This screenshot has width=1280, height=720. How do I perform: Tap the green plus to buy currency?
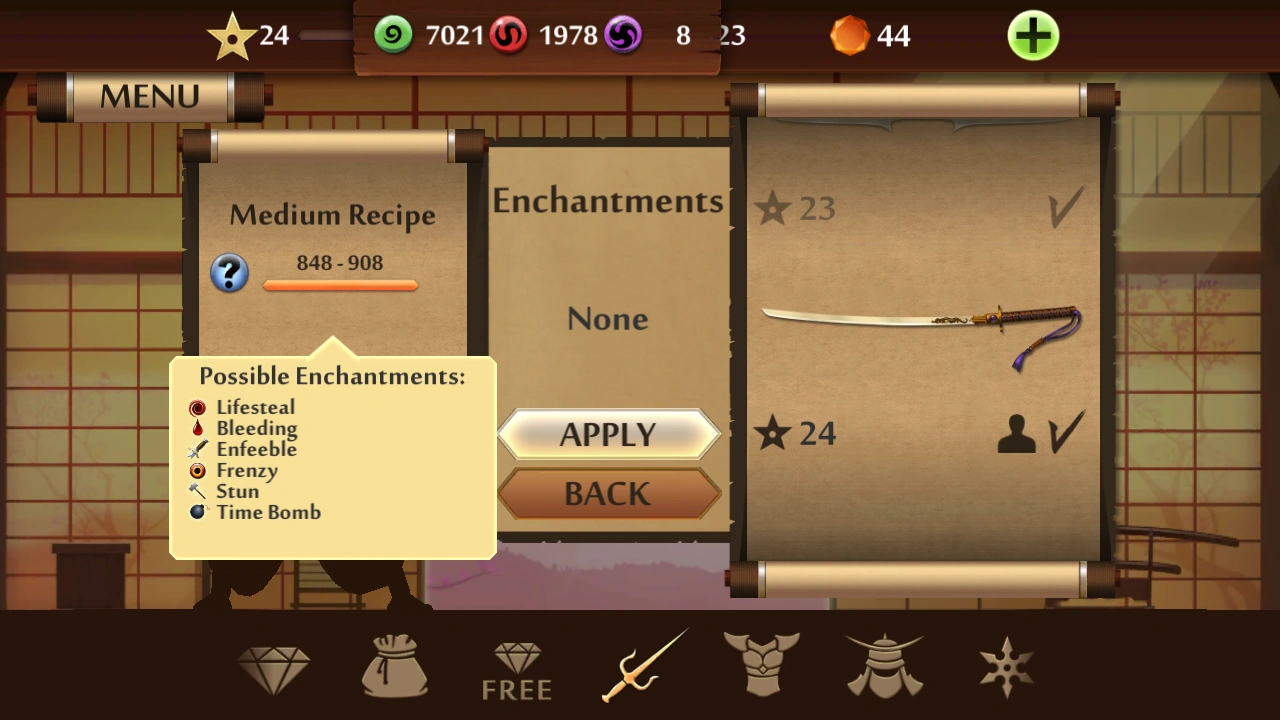tap(1032, 36)
